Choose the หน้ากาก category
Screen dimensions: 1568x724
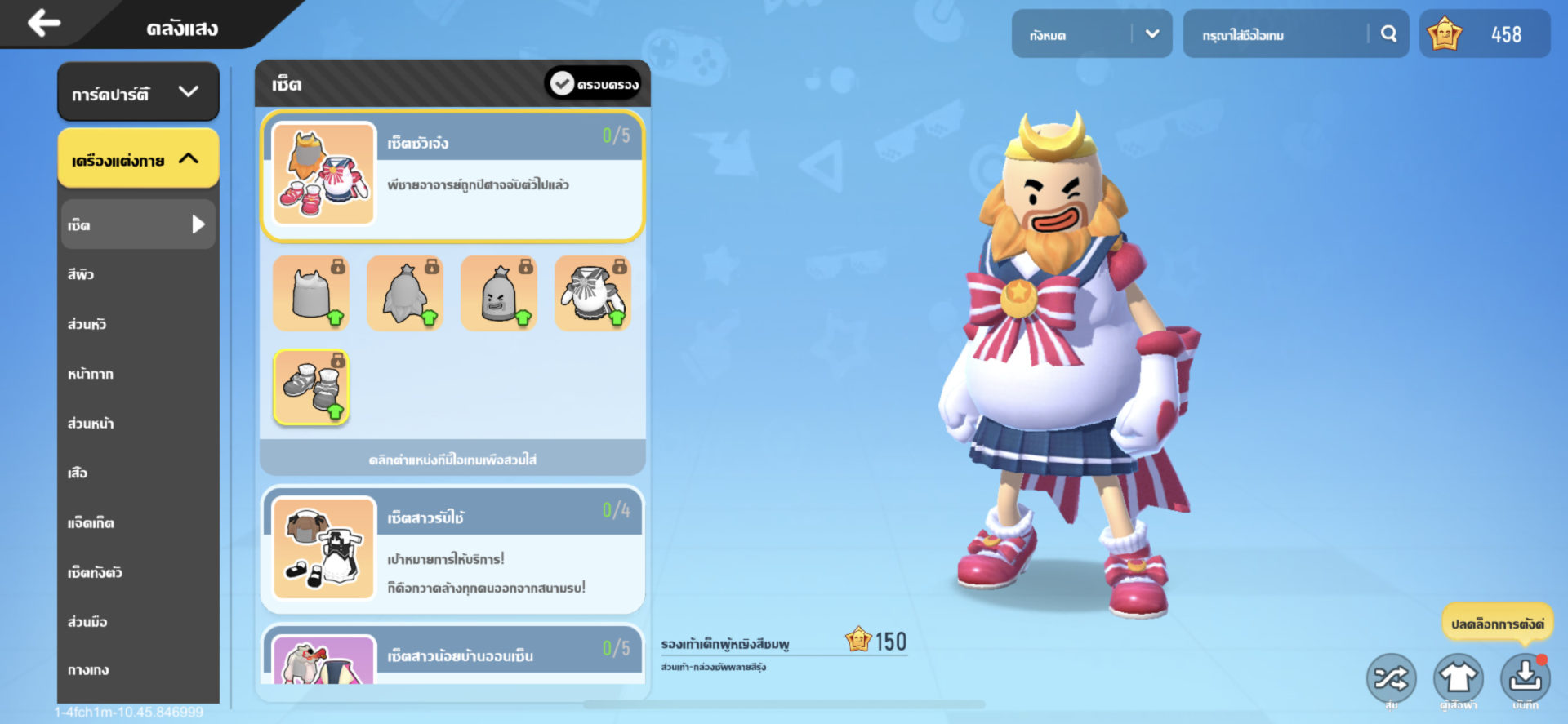pos(91,374)
